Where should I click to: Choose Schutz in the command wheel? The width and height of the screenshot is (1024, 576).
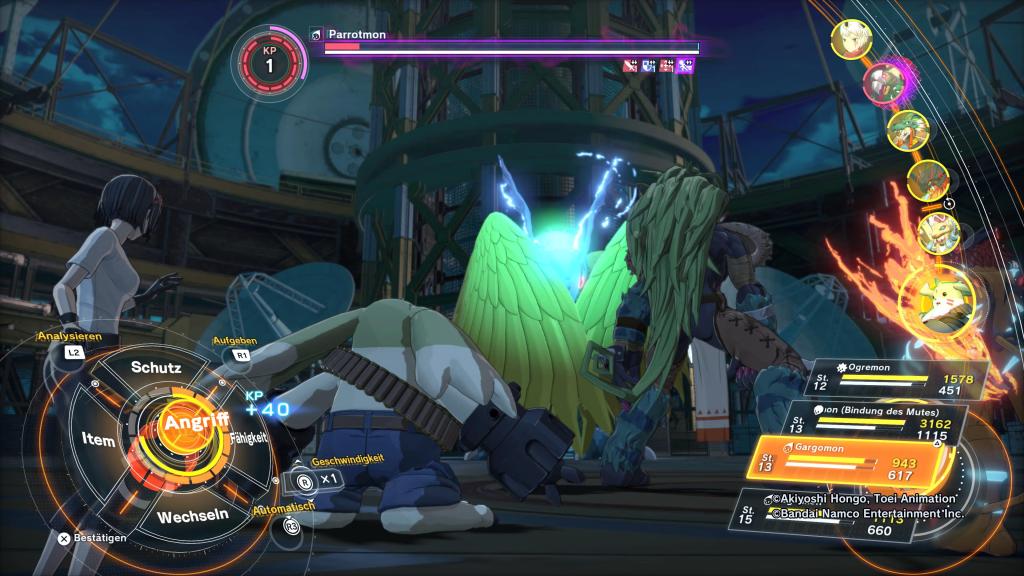pos(156,367)
